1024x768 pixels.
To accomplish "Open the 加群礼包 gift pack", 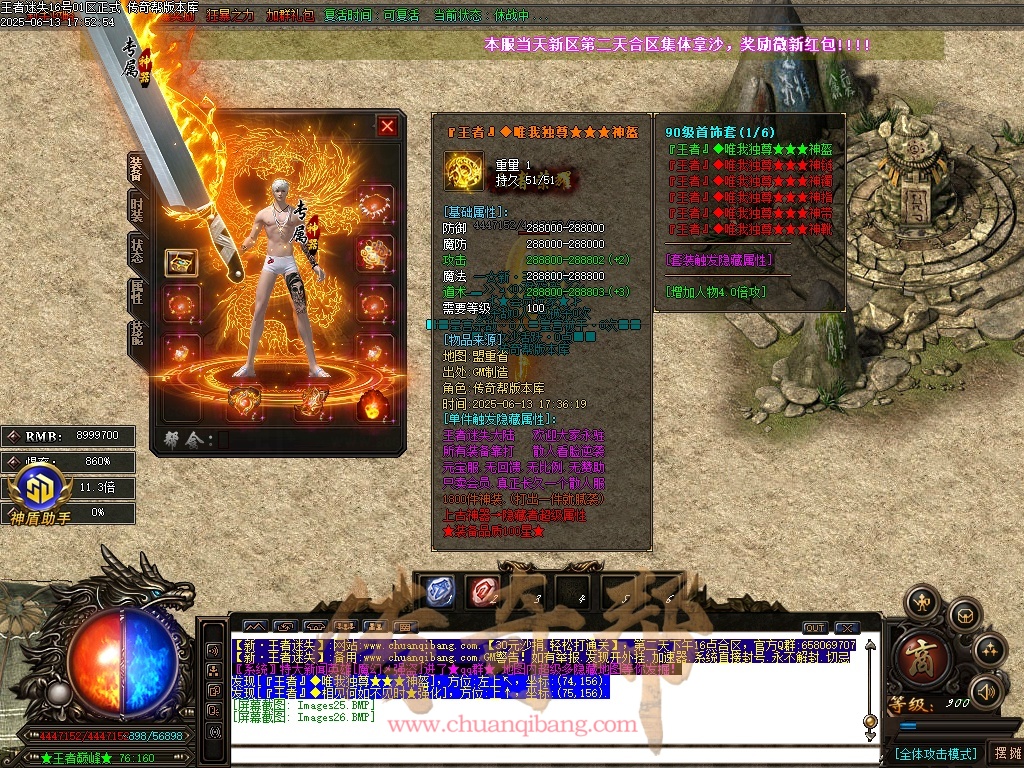I will [290, 16].
